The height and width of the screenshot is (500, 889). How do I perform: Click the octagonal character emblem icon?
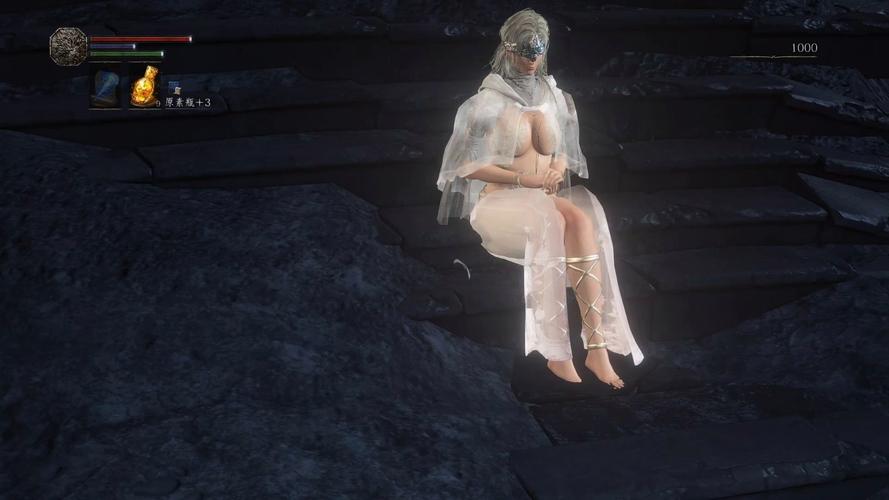68,46
